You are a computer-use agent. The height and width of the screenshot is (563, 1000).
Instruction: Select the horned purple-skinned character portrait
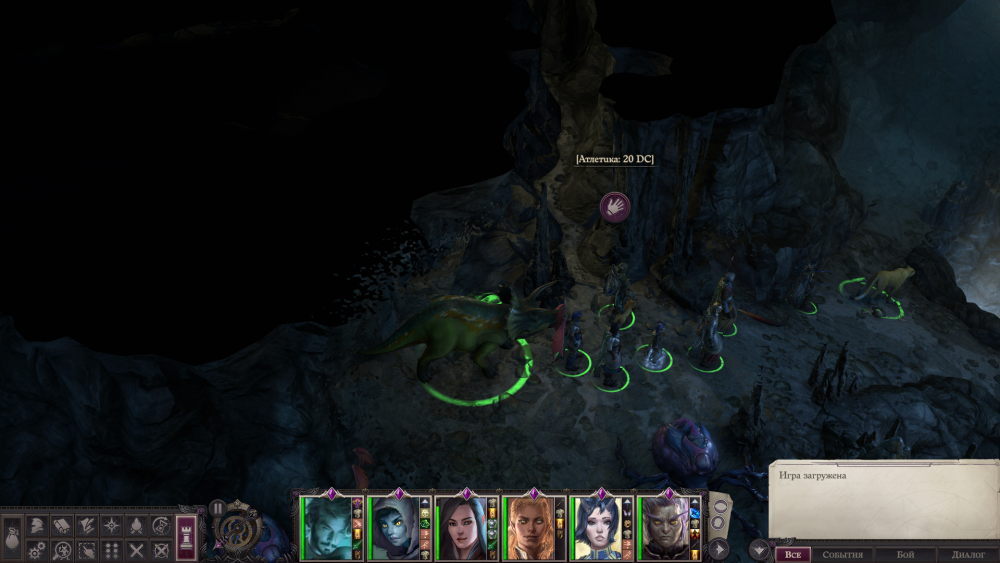tap(666, 529)
